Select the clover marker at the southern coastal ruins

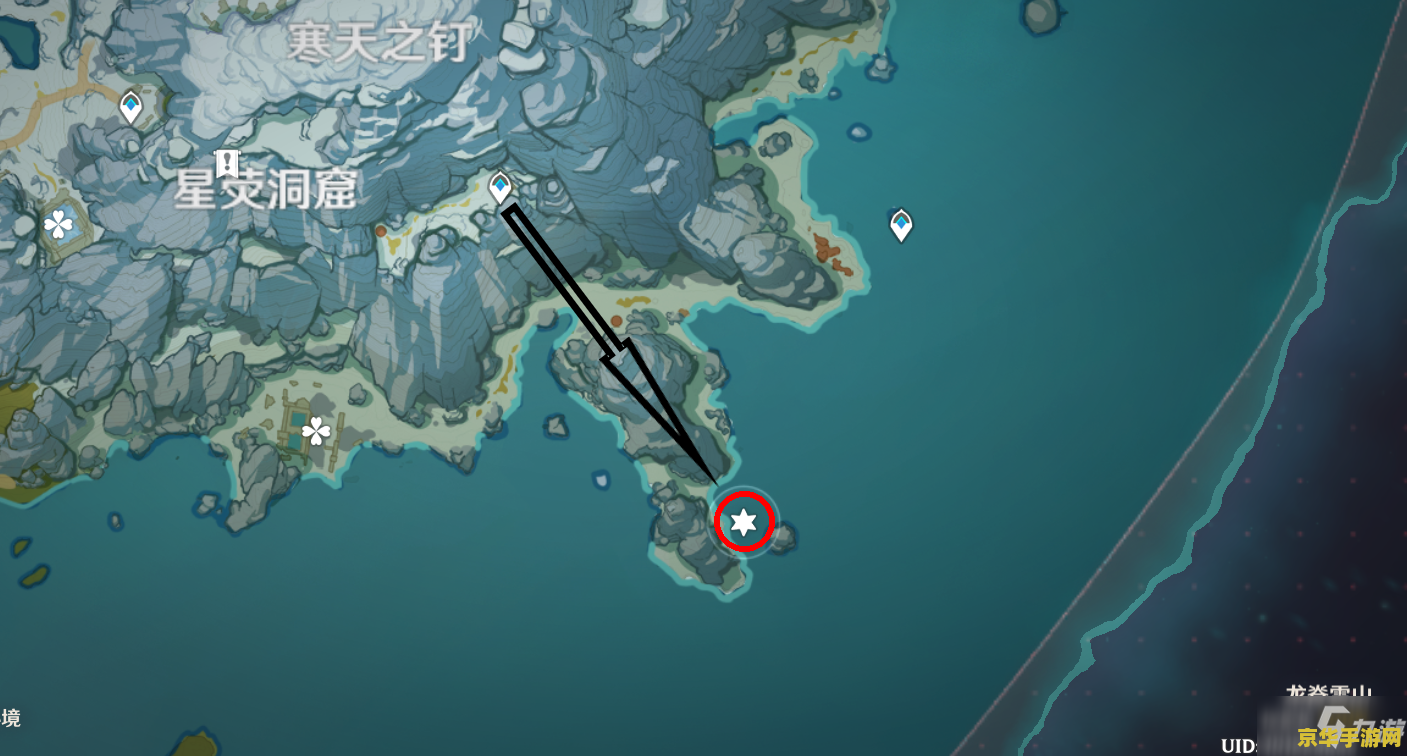pos(316,431)
